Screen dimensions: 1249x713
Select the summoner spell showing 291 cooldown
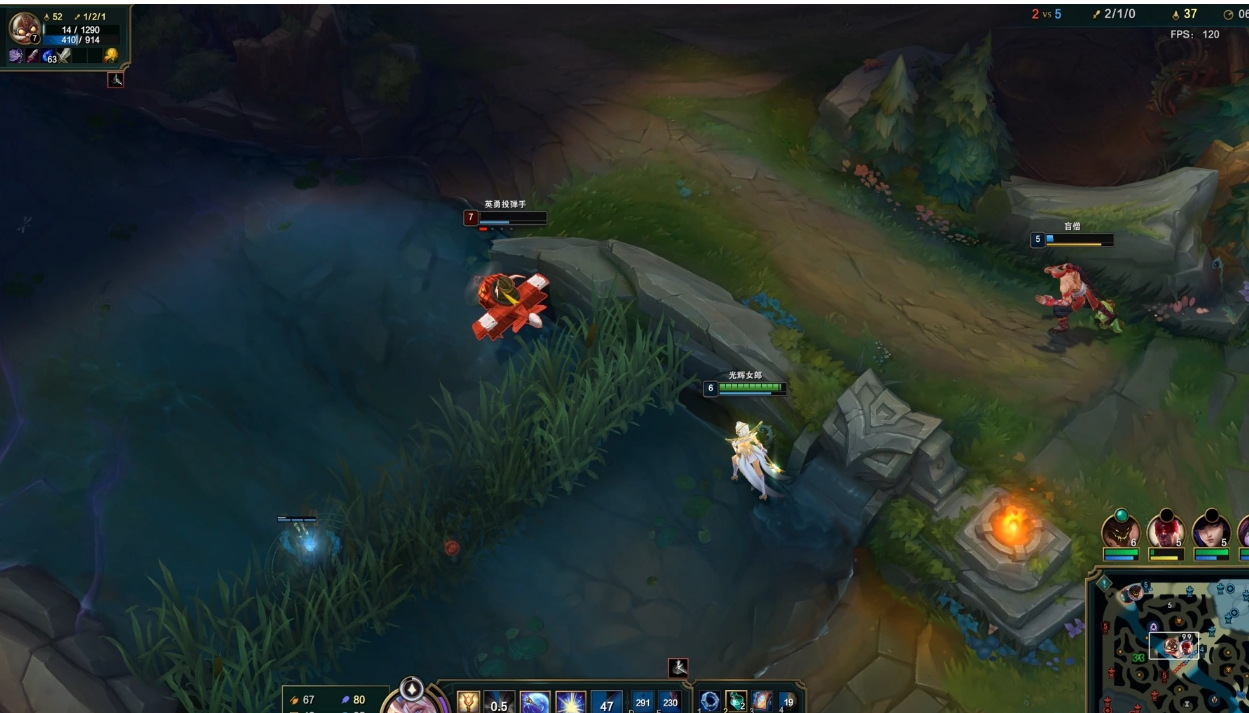point(643,703)
